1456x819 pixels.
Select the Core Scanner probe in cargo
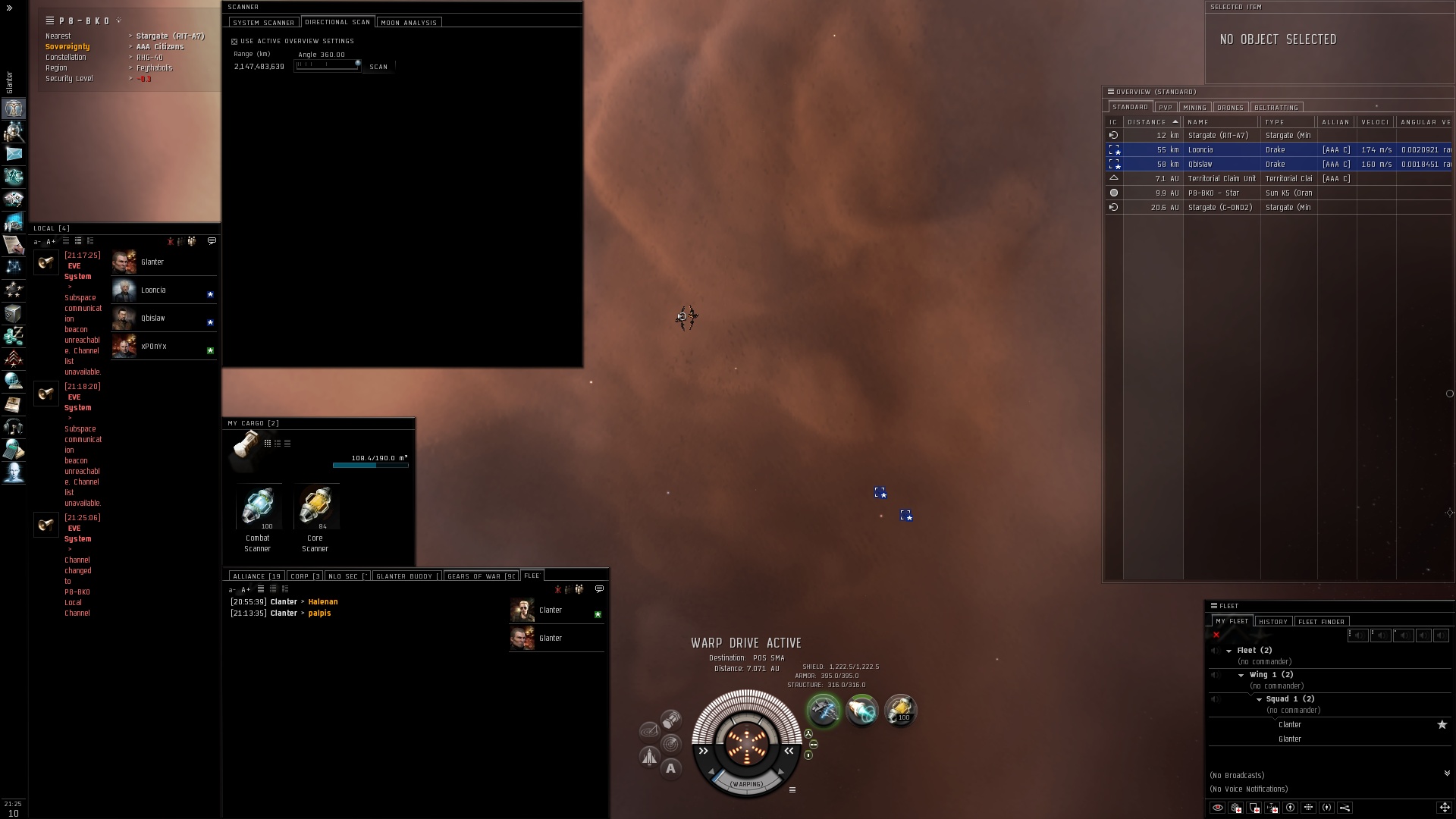point(315,508)
